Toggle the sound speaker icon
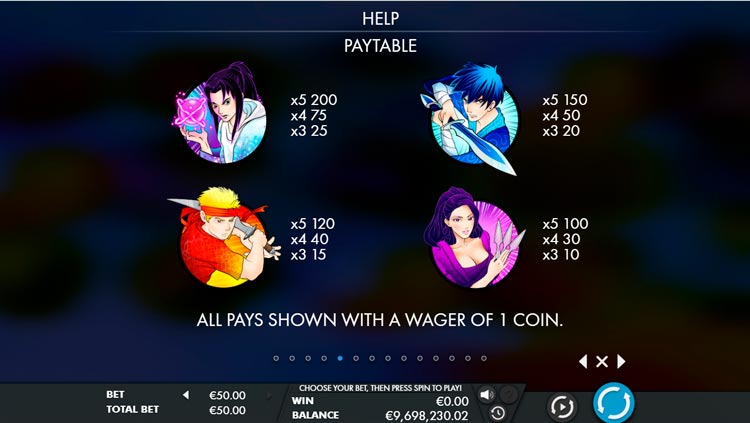Screen dimensions: 750x423 (x=487, y=394)
